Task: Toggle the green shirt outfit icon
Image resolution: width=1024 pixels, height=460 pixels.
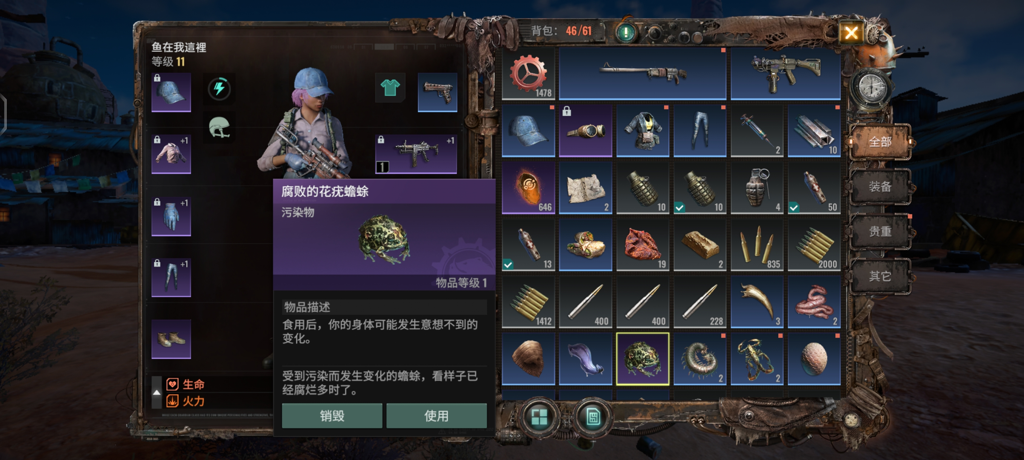Action: point(389,88)
